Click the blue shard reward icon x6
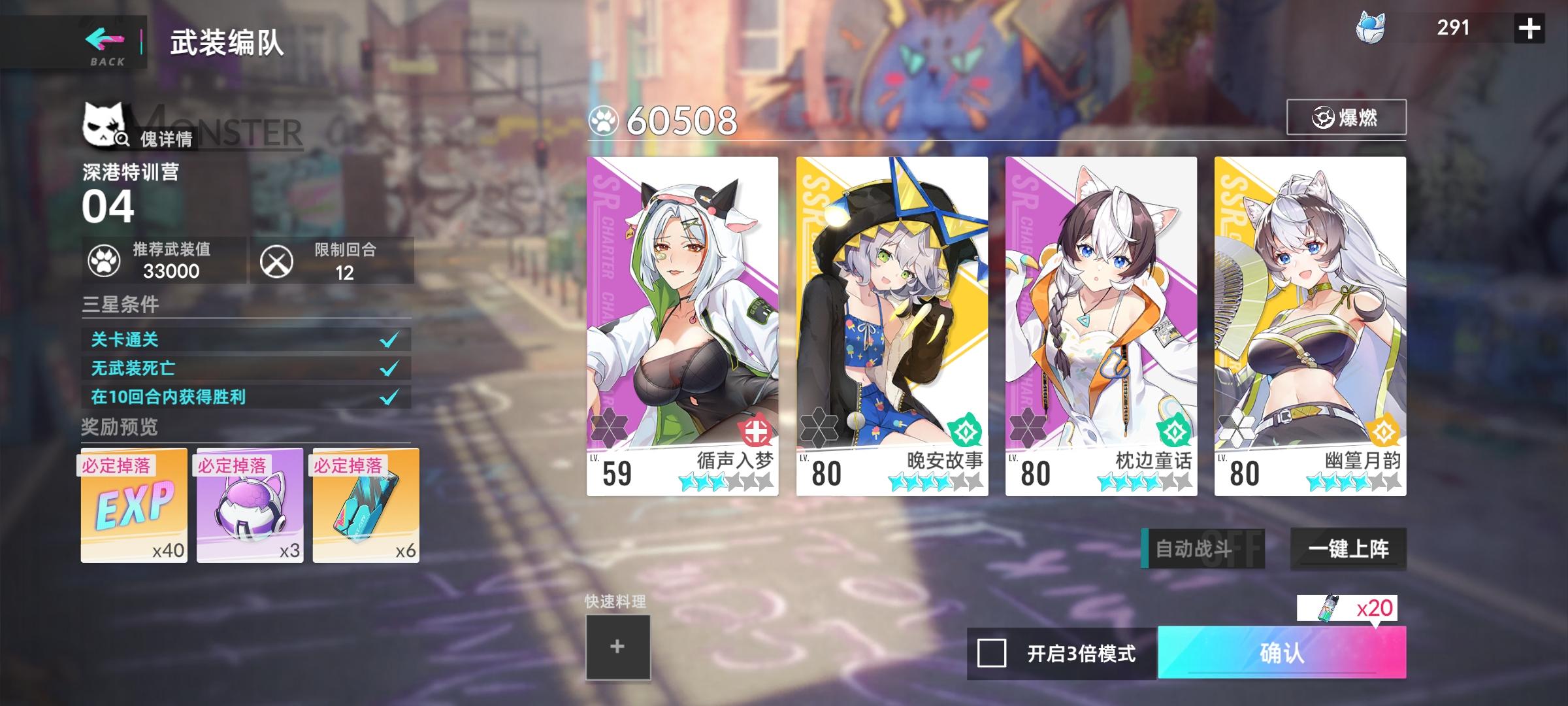This screenshot has width=1568, height=706. point(364,507)
